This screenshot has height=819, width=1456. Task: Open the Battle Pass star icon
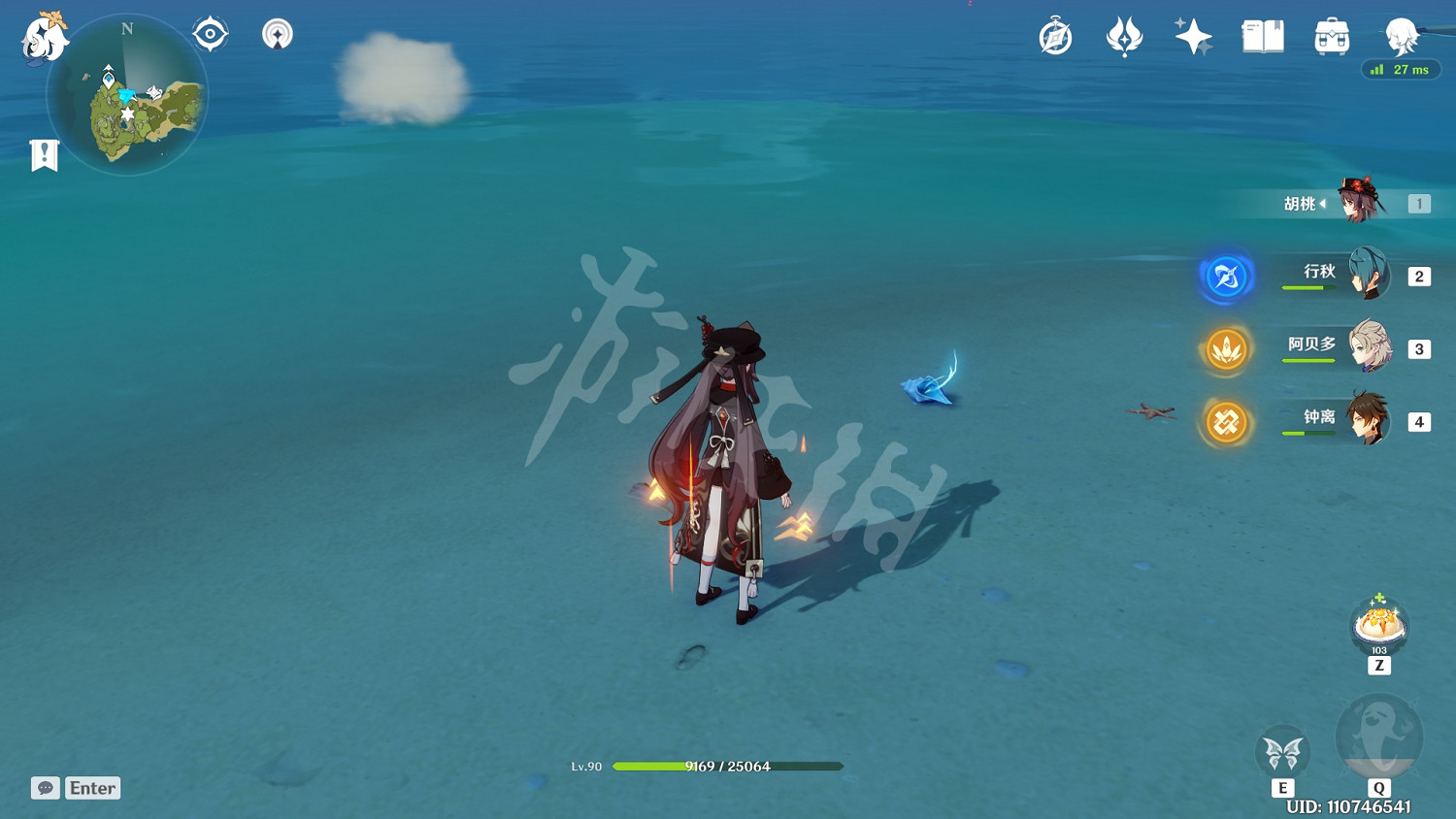pyautogui.click(x=1192, y=34)
